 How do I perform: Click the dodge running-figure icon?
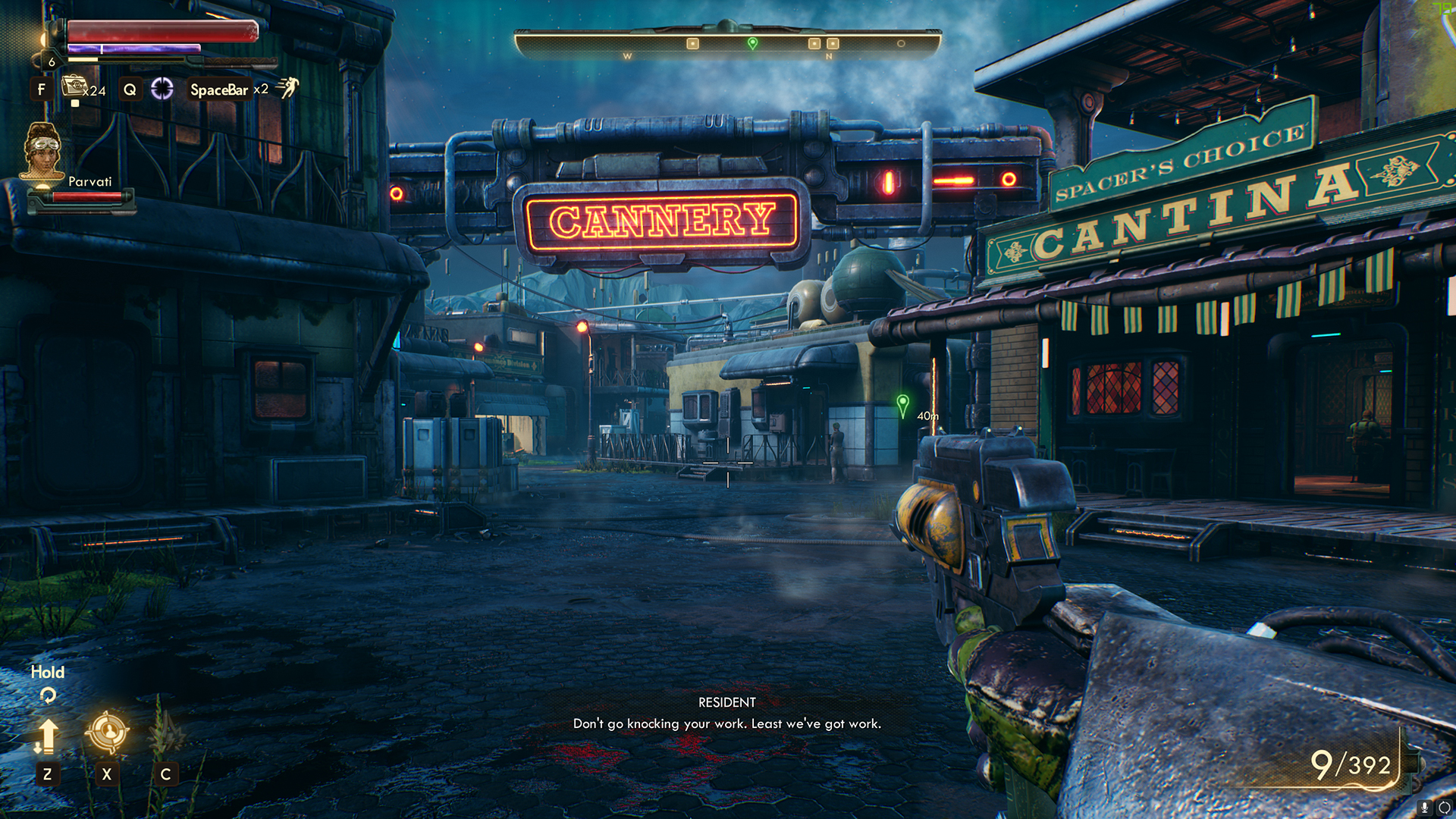287,88
